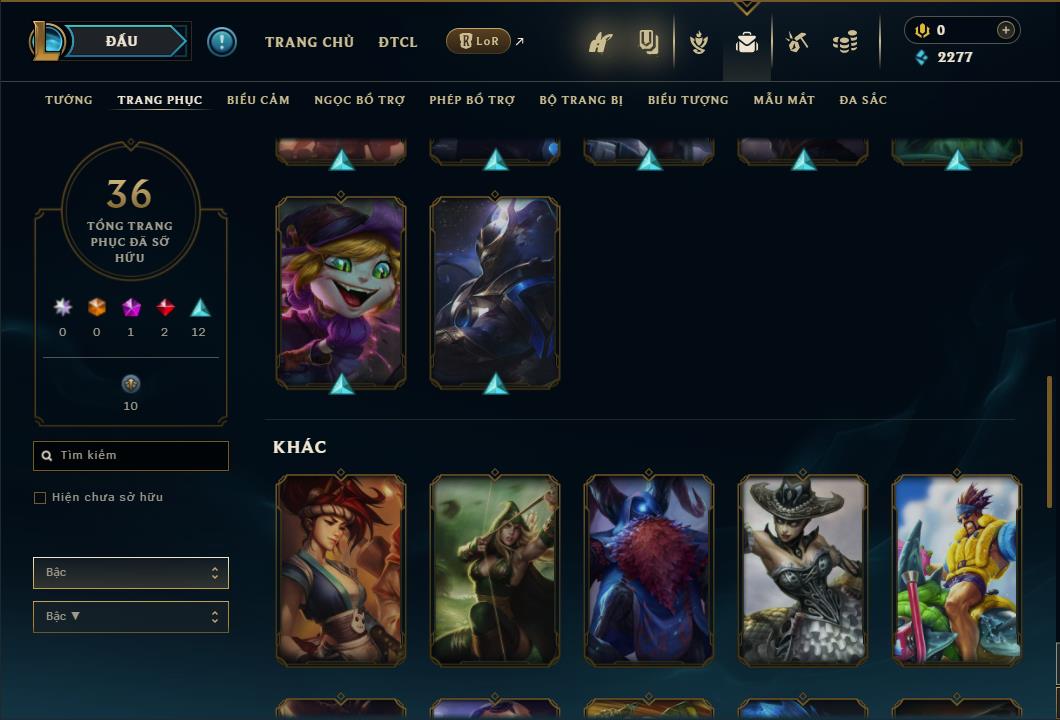The height and width of the screenshot is (720, 1060).
Task: Add currency with the plus button
Action: tap(1005, 30)
